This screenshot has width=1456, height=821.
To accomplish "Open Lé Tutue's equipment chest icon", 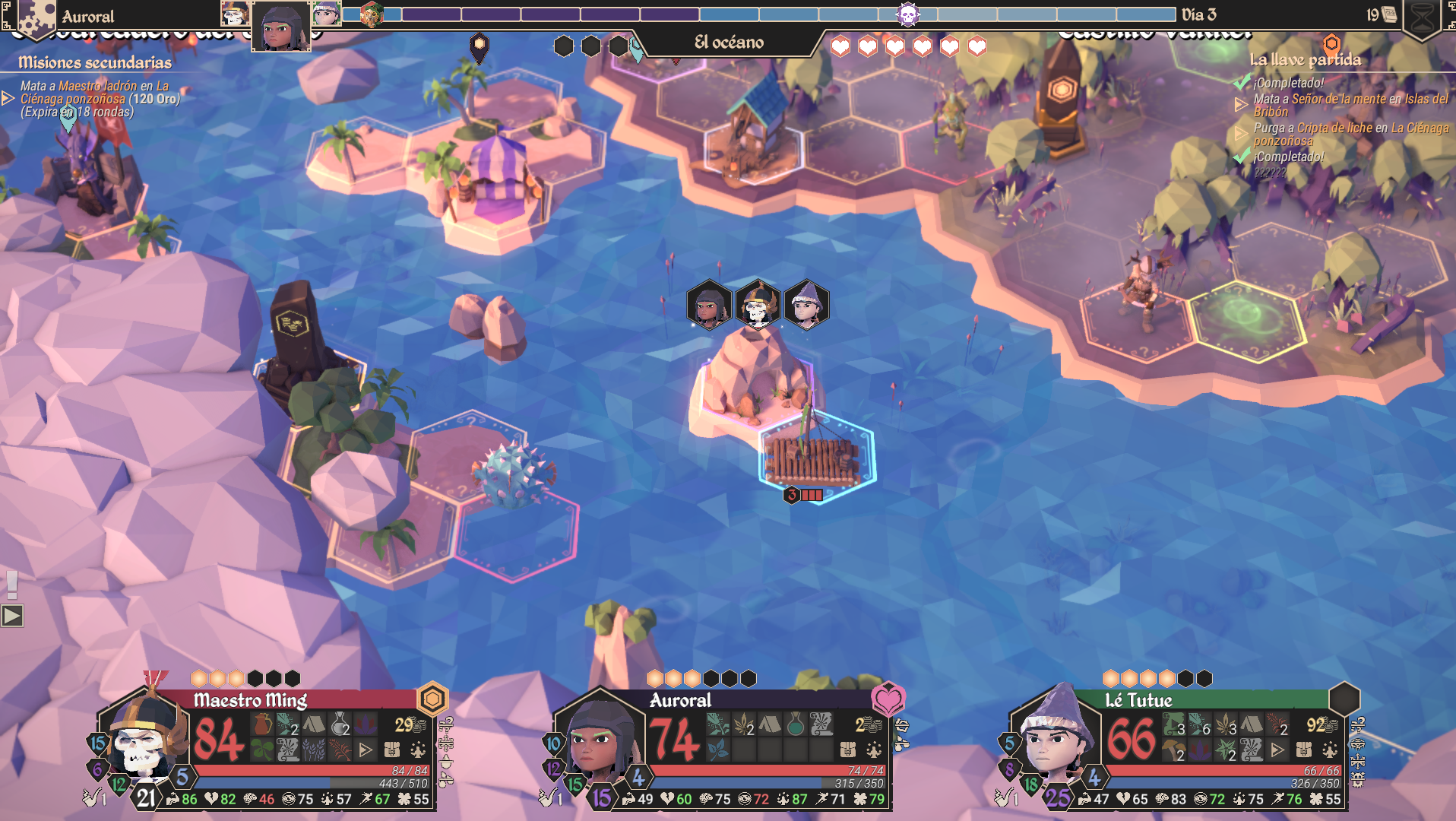I will [1304, 750].
